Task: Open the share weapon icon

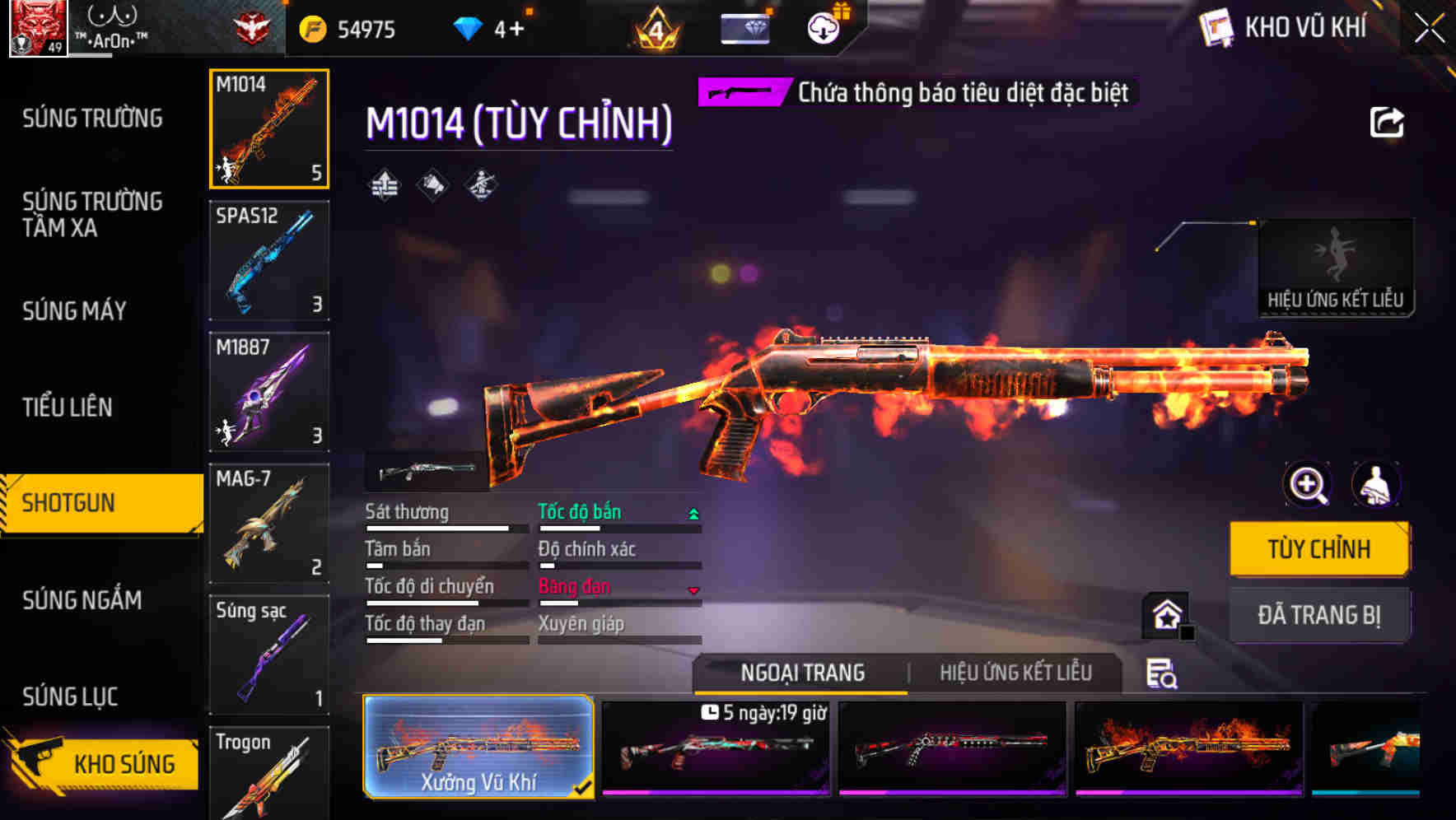Action: 1388,122
